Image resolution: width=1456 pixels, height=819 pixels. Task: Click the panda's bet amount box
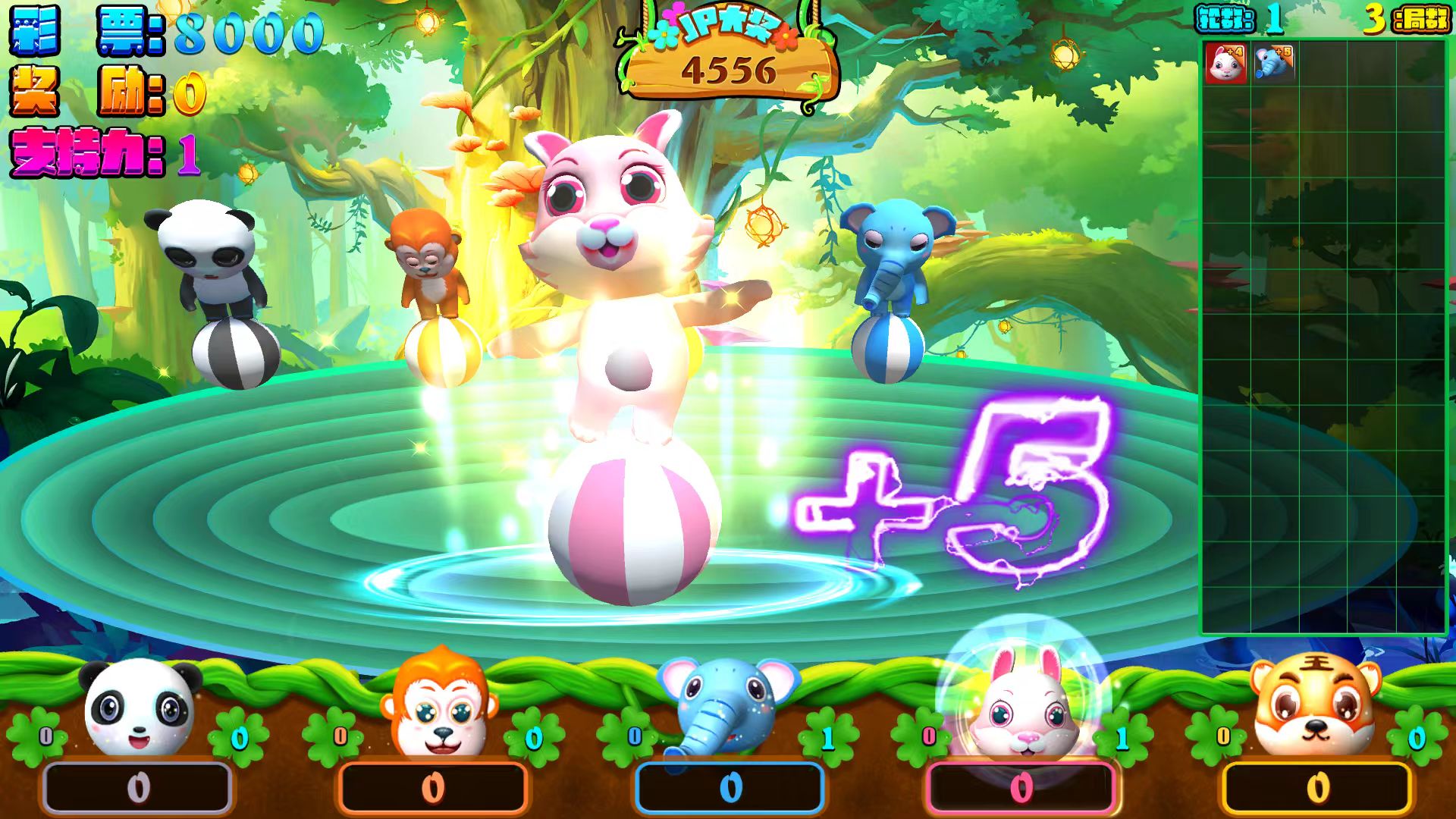[137, 788]
